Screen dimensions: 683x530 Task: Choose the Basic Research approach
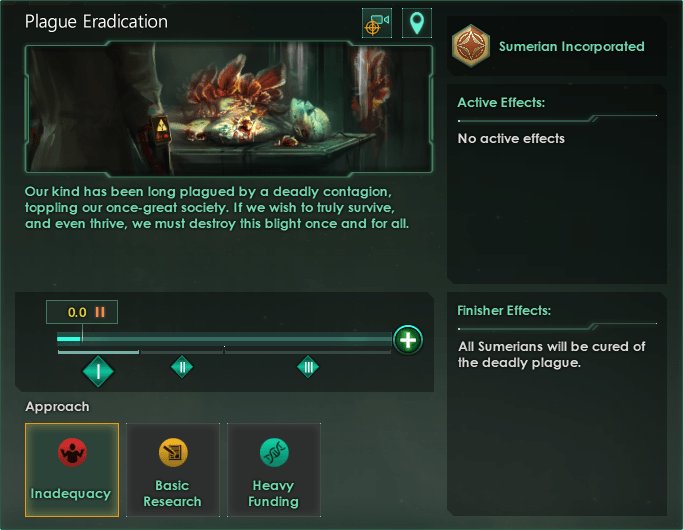point(173,469)
